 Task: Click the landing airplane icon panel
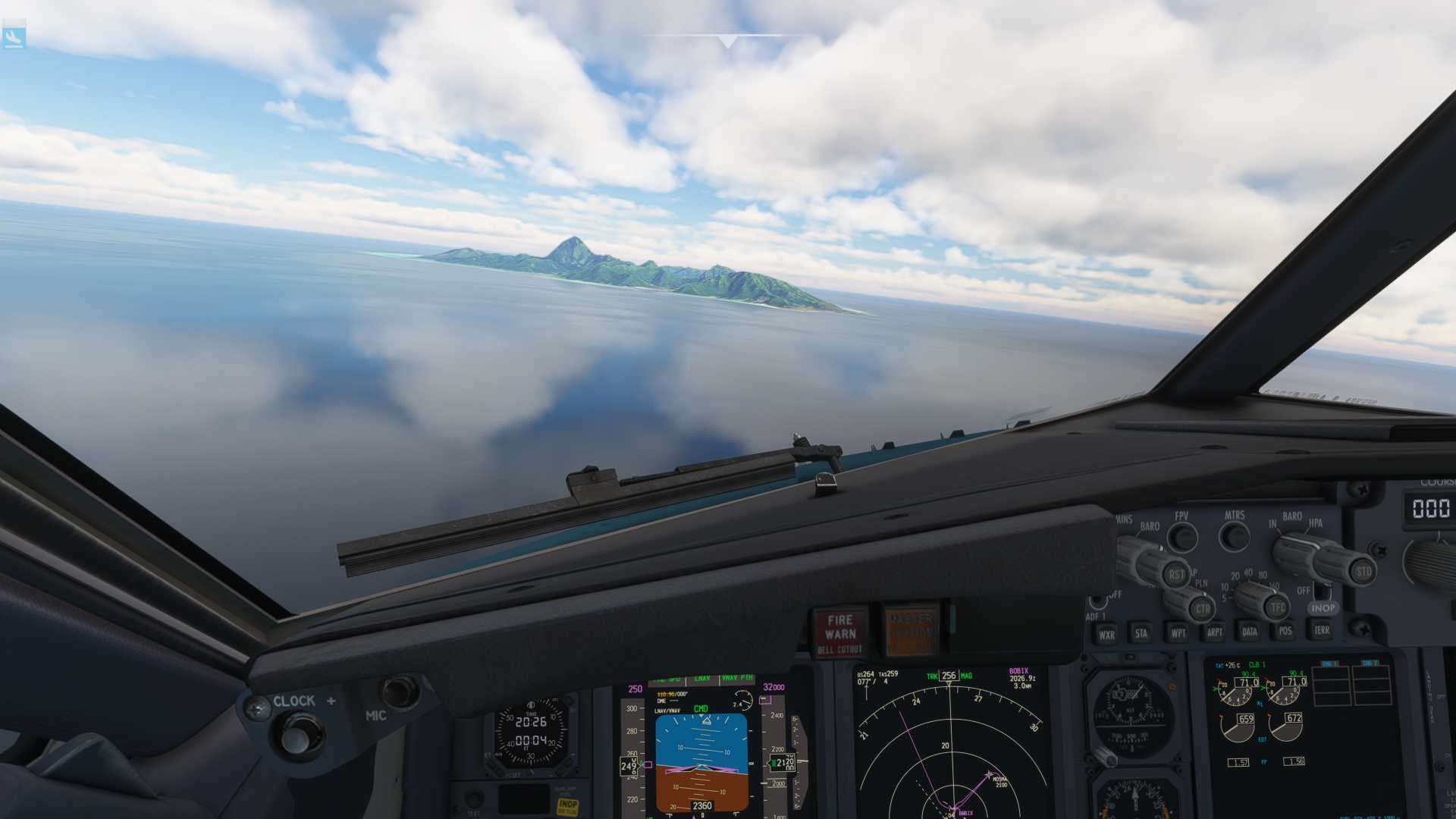pos(14,37)
